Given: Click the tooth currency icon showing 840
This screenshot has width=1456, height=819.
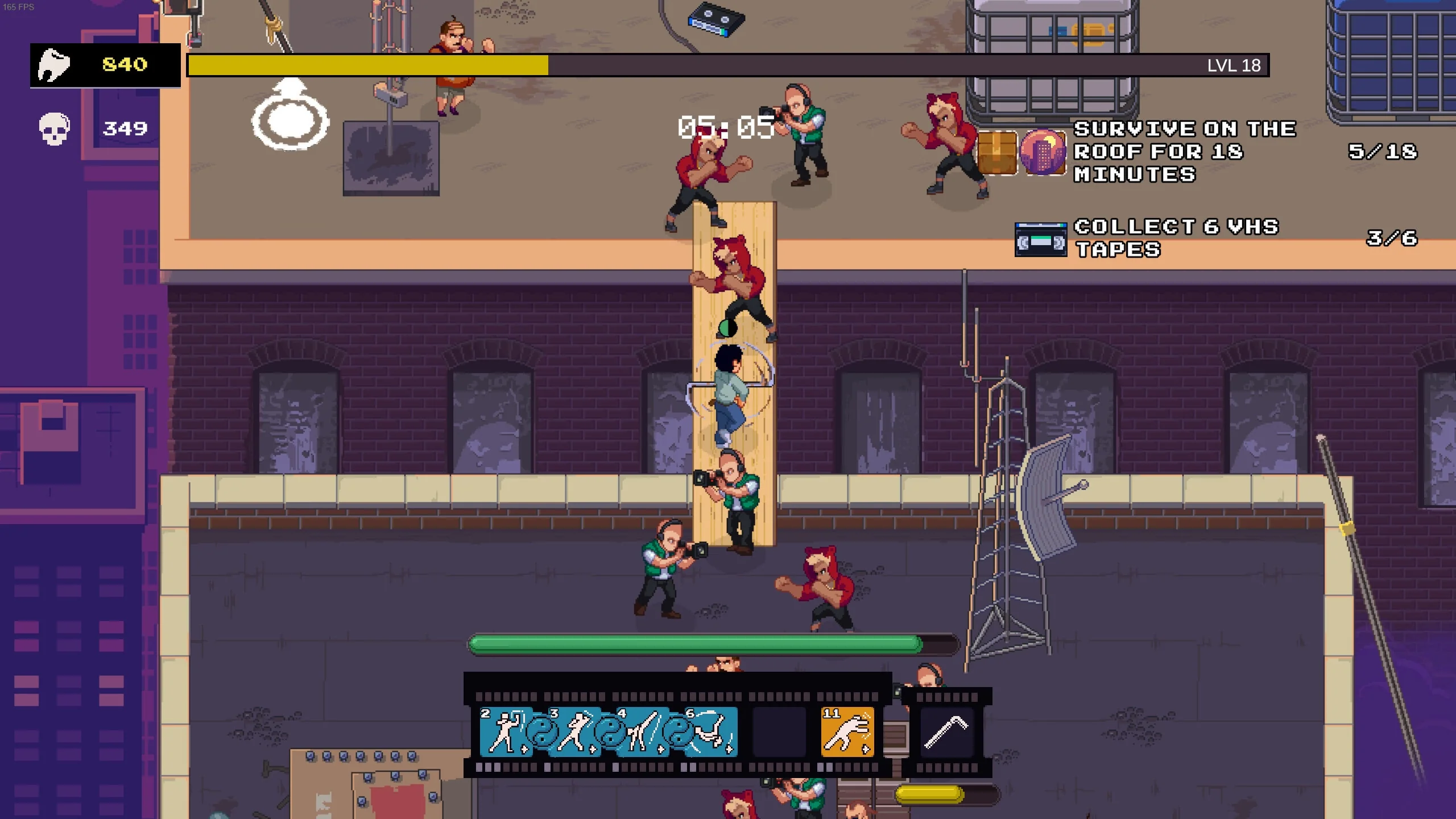Looking at the screenshot, I should (x=54, y=64).
